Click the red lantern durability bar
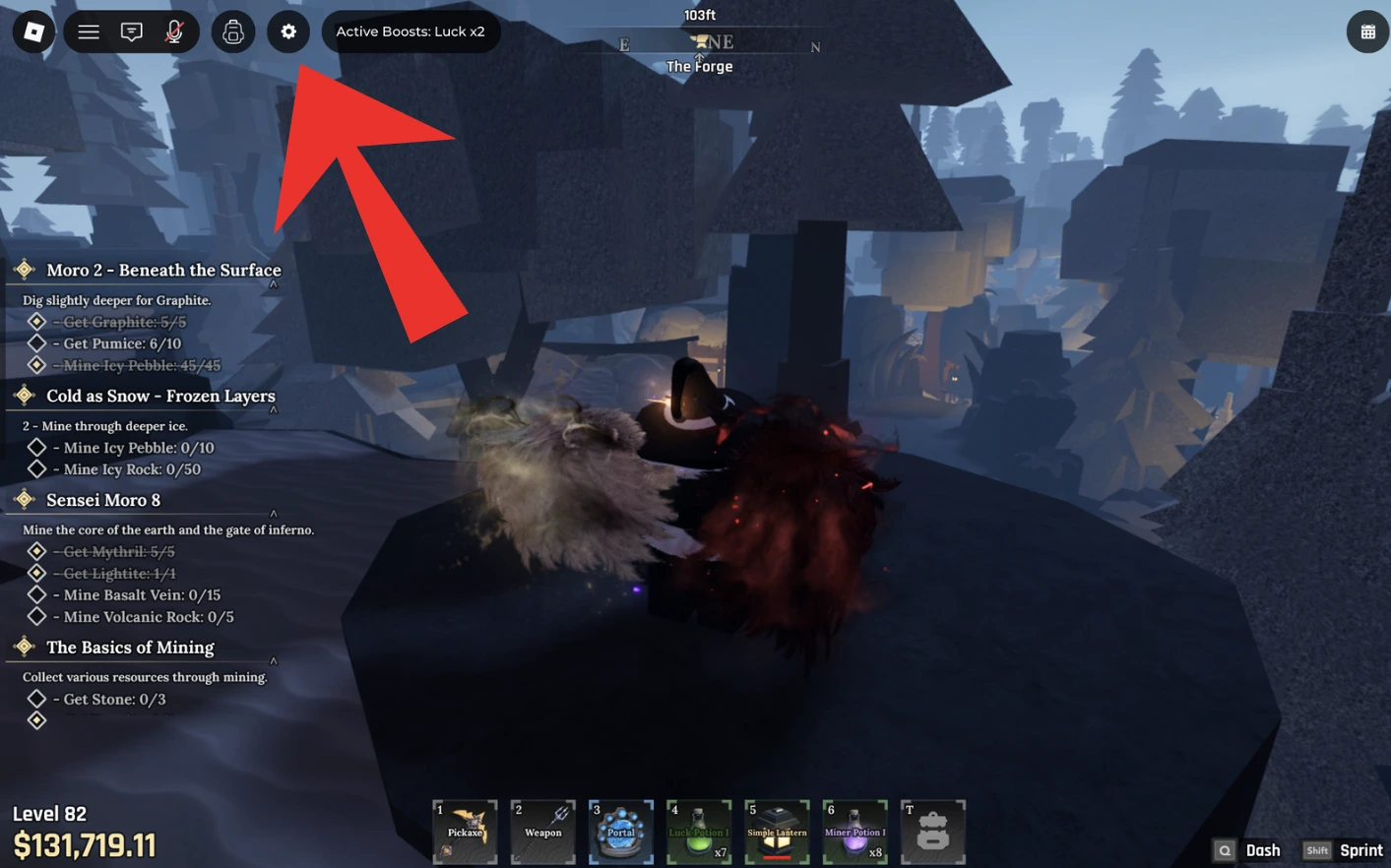Screen dimensions: 1391x868 pos(777,856)
